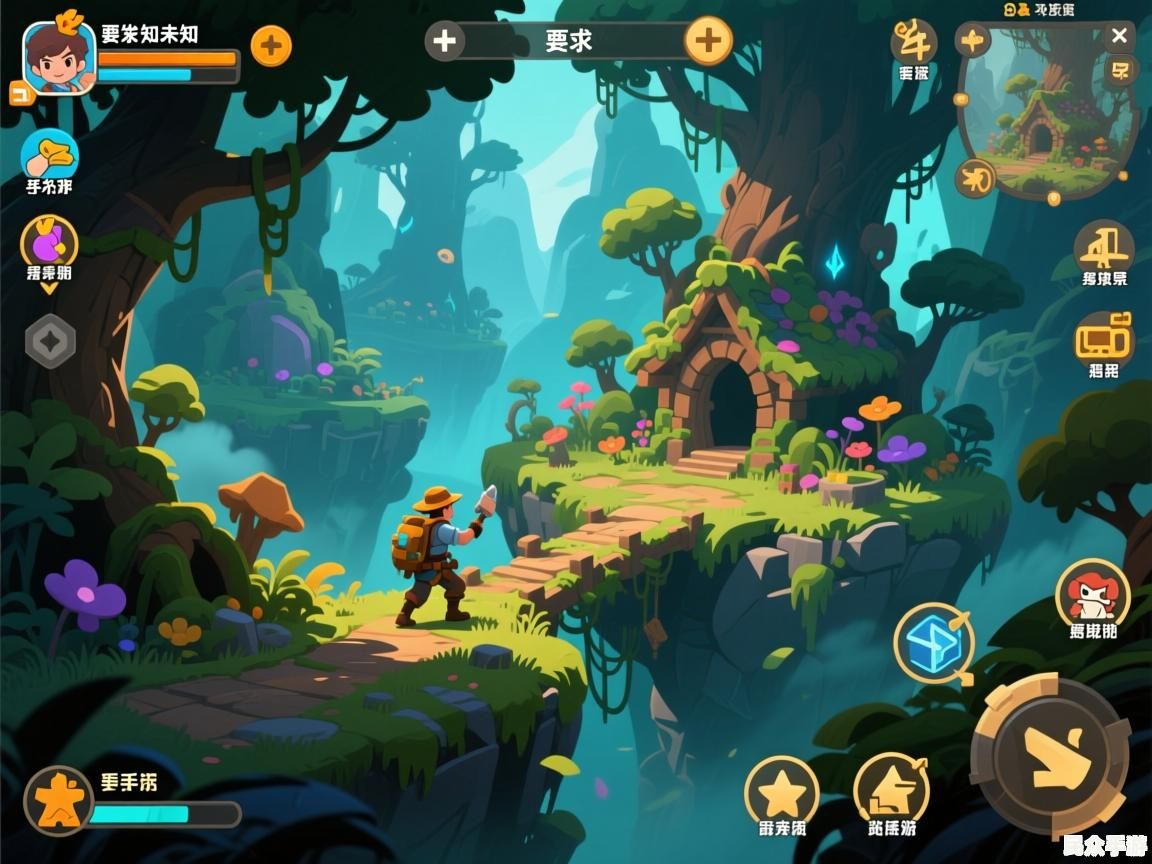The image size is (1152, 864).
Task: Click the dark plus left of 要求
Action: point(445,41)
